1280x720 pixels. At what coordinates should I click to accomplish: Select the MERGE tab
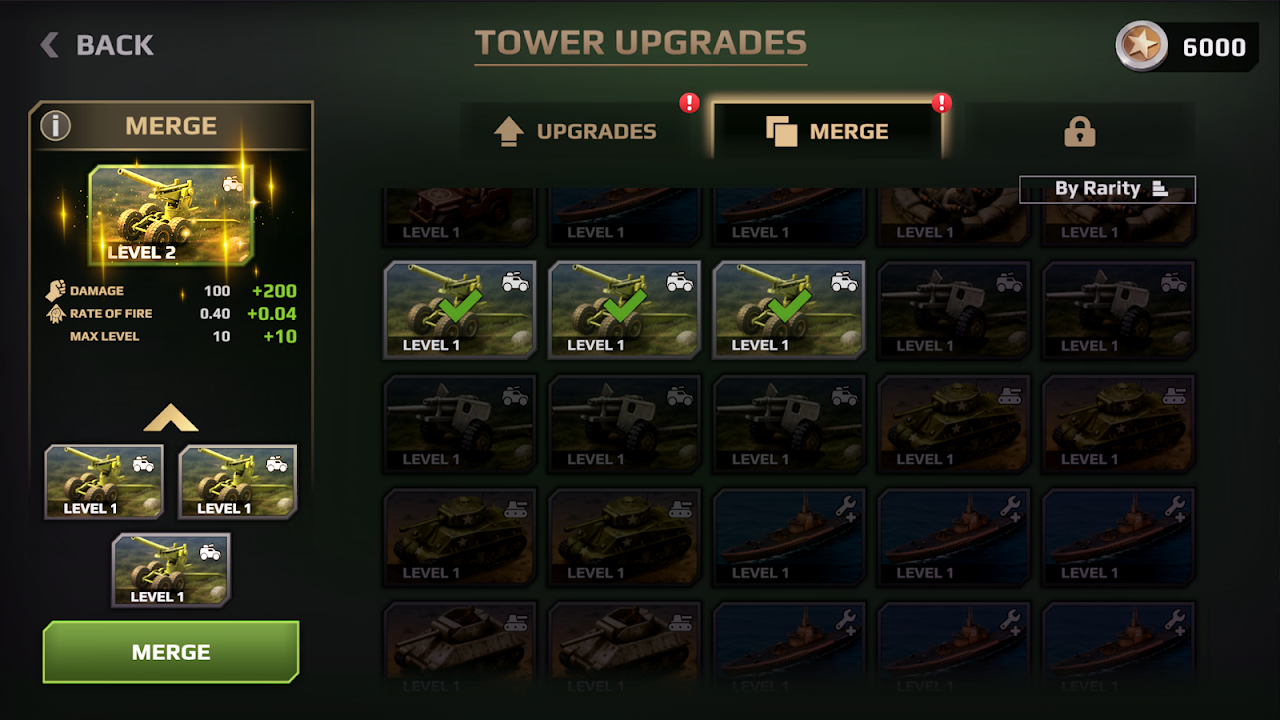point(827,131)
